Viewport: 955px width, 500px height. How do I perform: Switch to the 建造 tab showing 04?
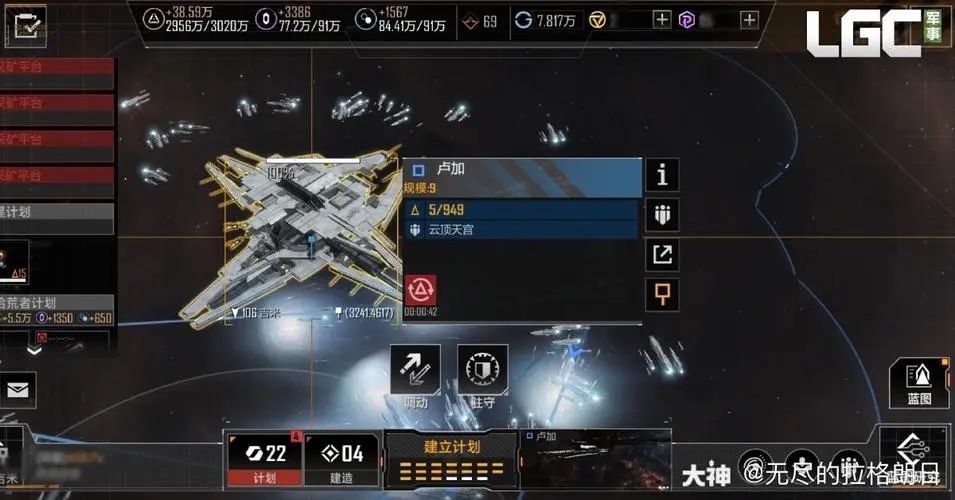[341, 460]
